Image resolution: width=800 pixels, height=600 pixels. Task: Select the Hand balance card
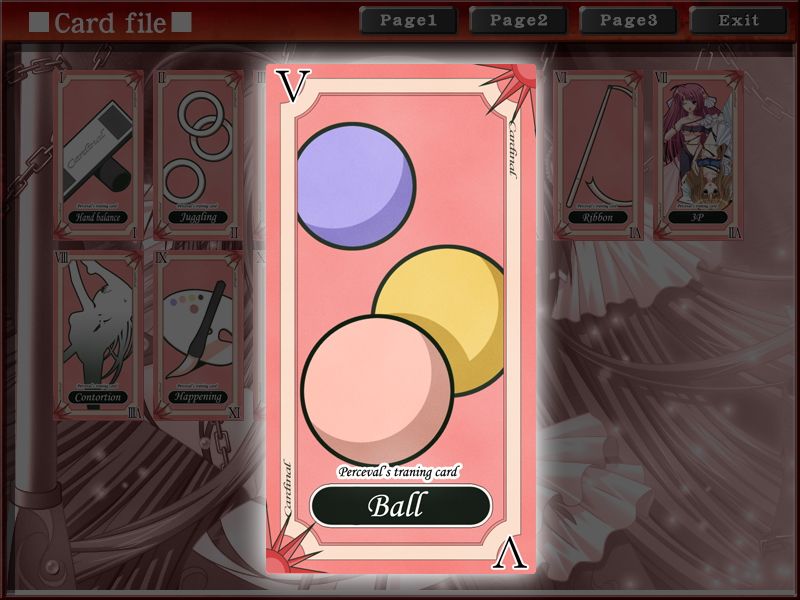coord(97,155)
